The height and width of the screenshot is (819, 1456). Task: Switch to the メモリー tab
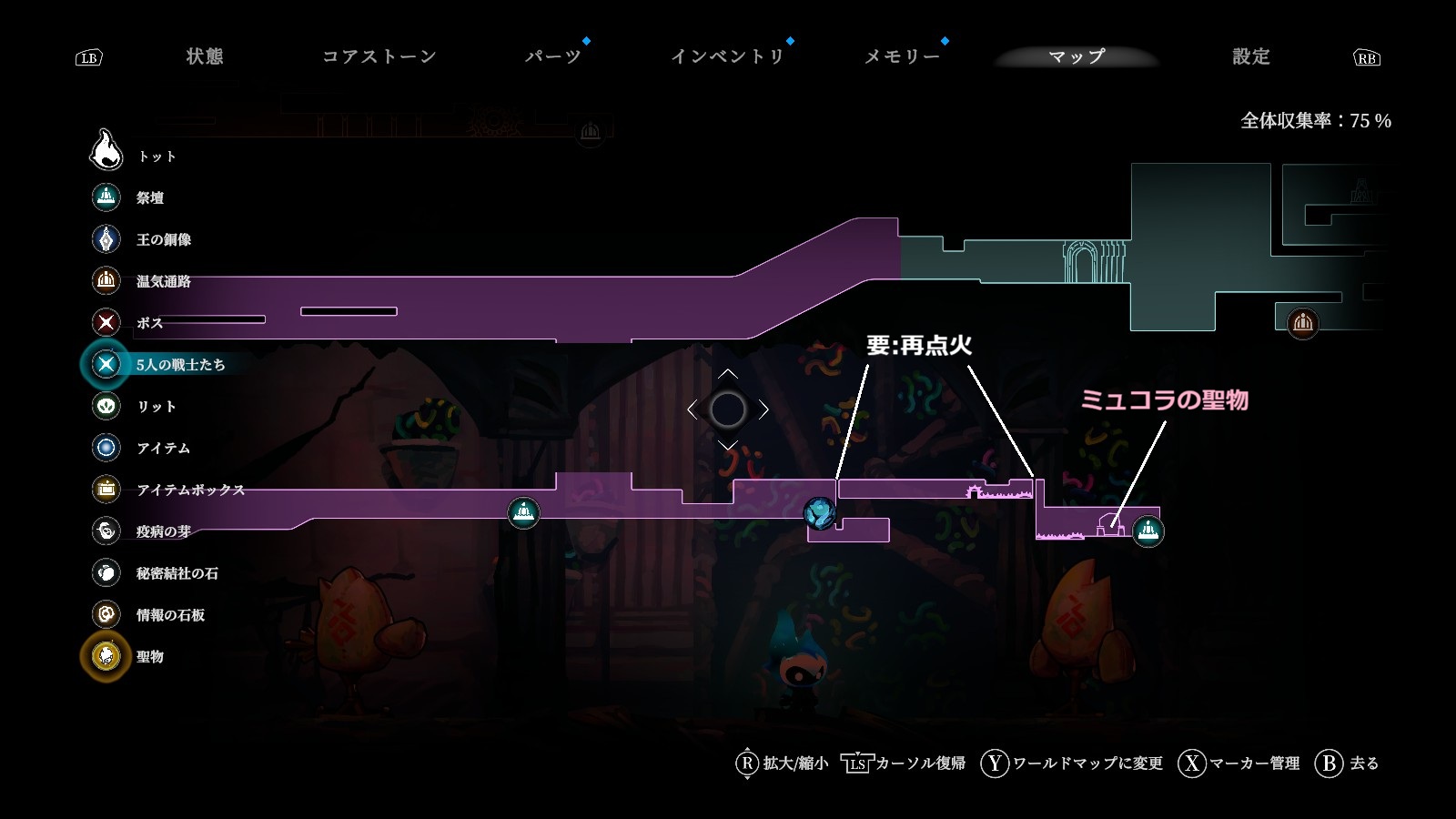[x=902, y=56]
